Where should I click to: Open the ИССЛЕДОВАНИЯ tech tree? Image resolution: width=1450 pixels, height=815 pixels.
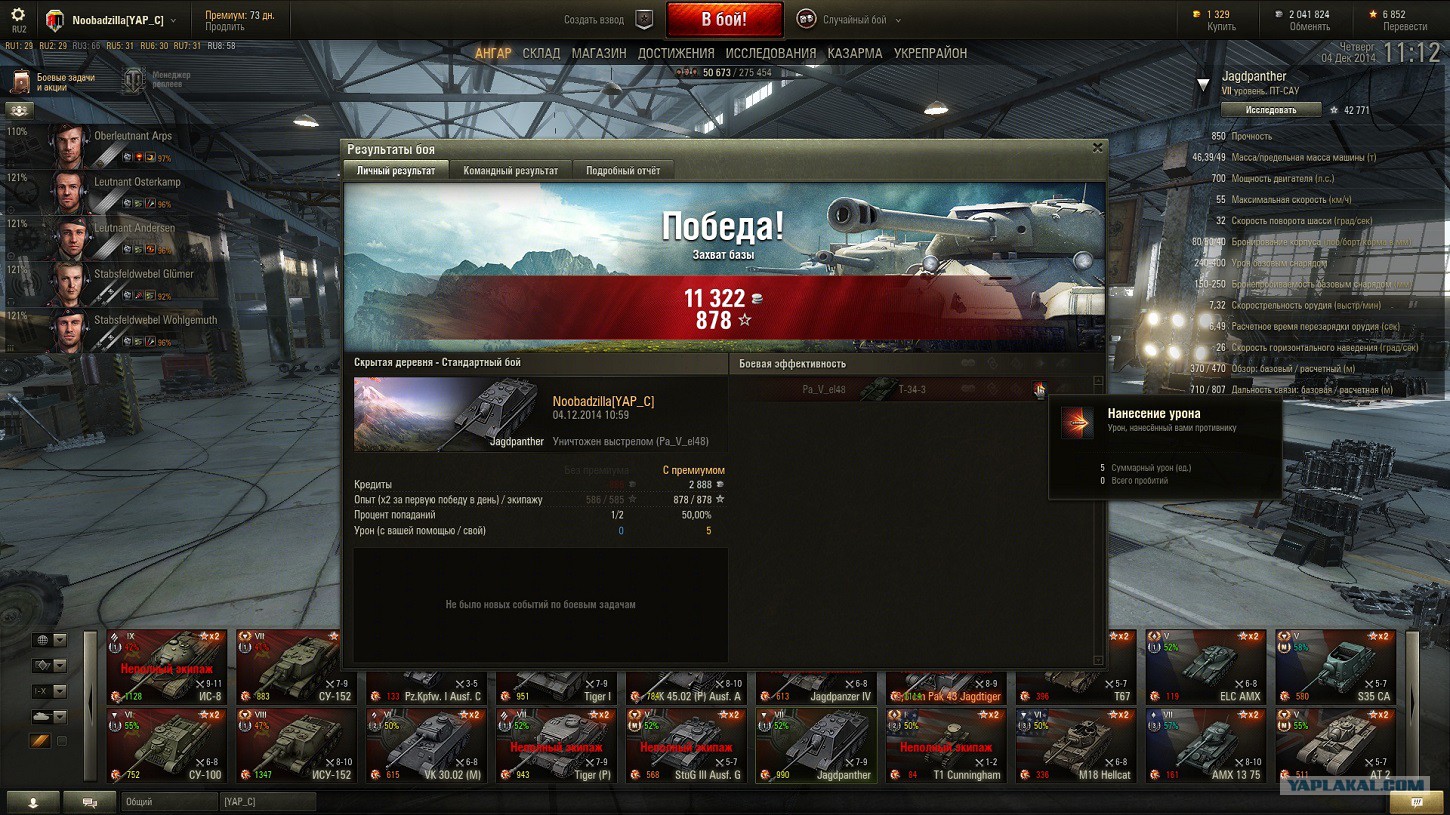pos(771,54)
